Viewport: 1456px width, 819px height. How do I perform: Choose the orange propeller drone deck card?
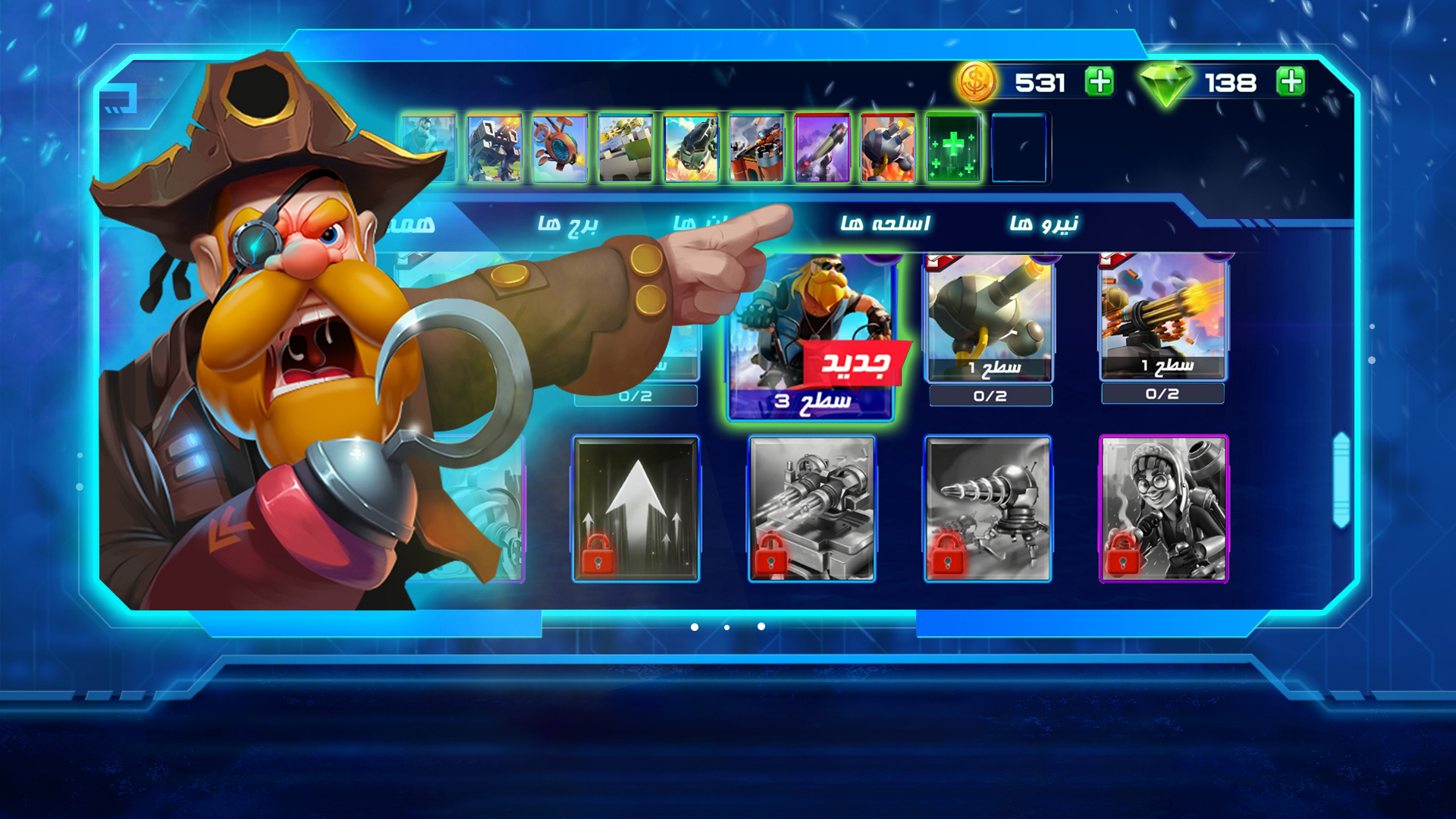(560, 149)
